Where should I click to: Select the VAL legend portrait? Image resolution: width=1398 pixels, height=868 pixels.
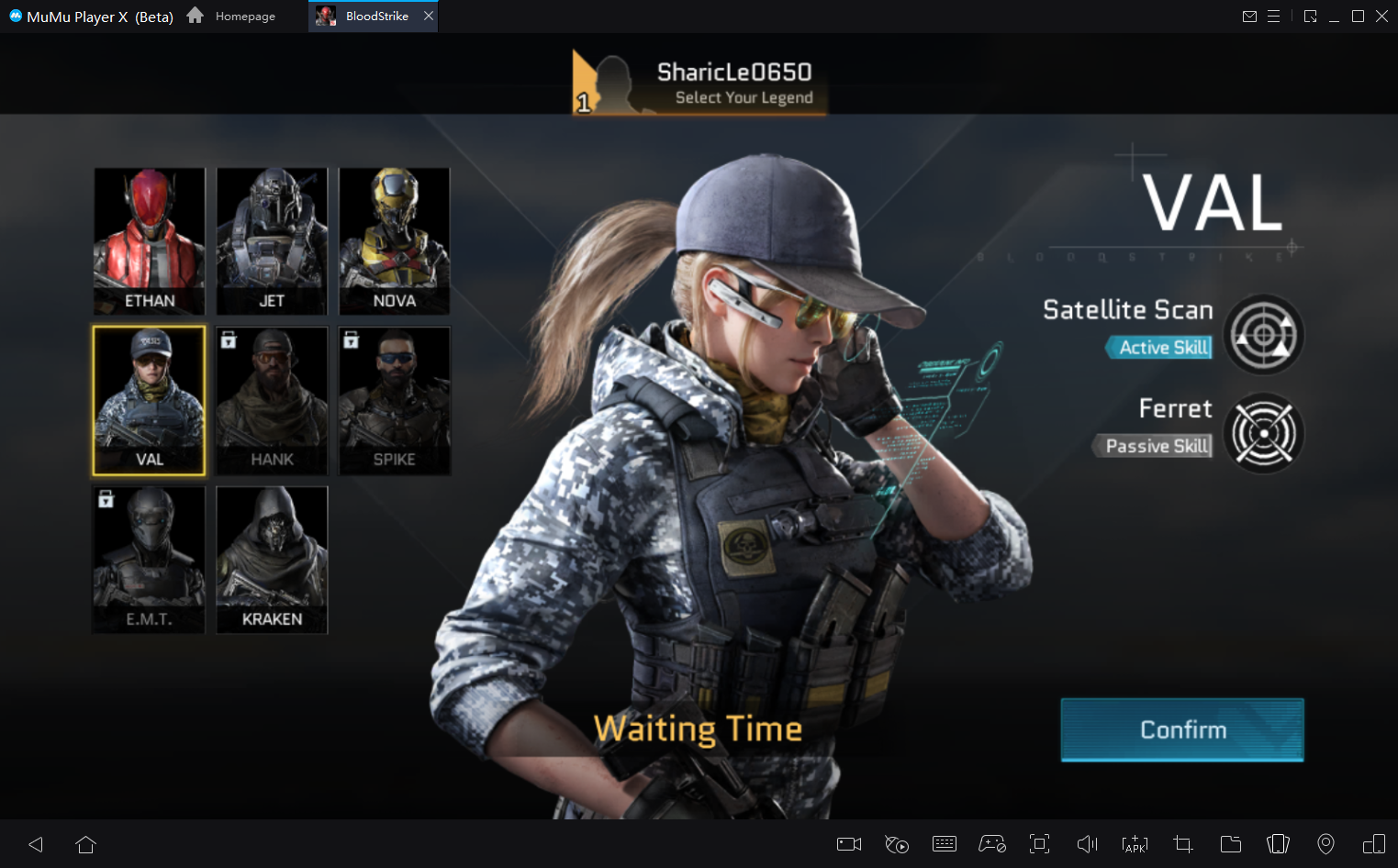pos(150,400)
